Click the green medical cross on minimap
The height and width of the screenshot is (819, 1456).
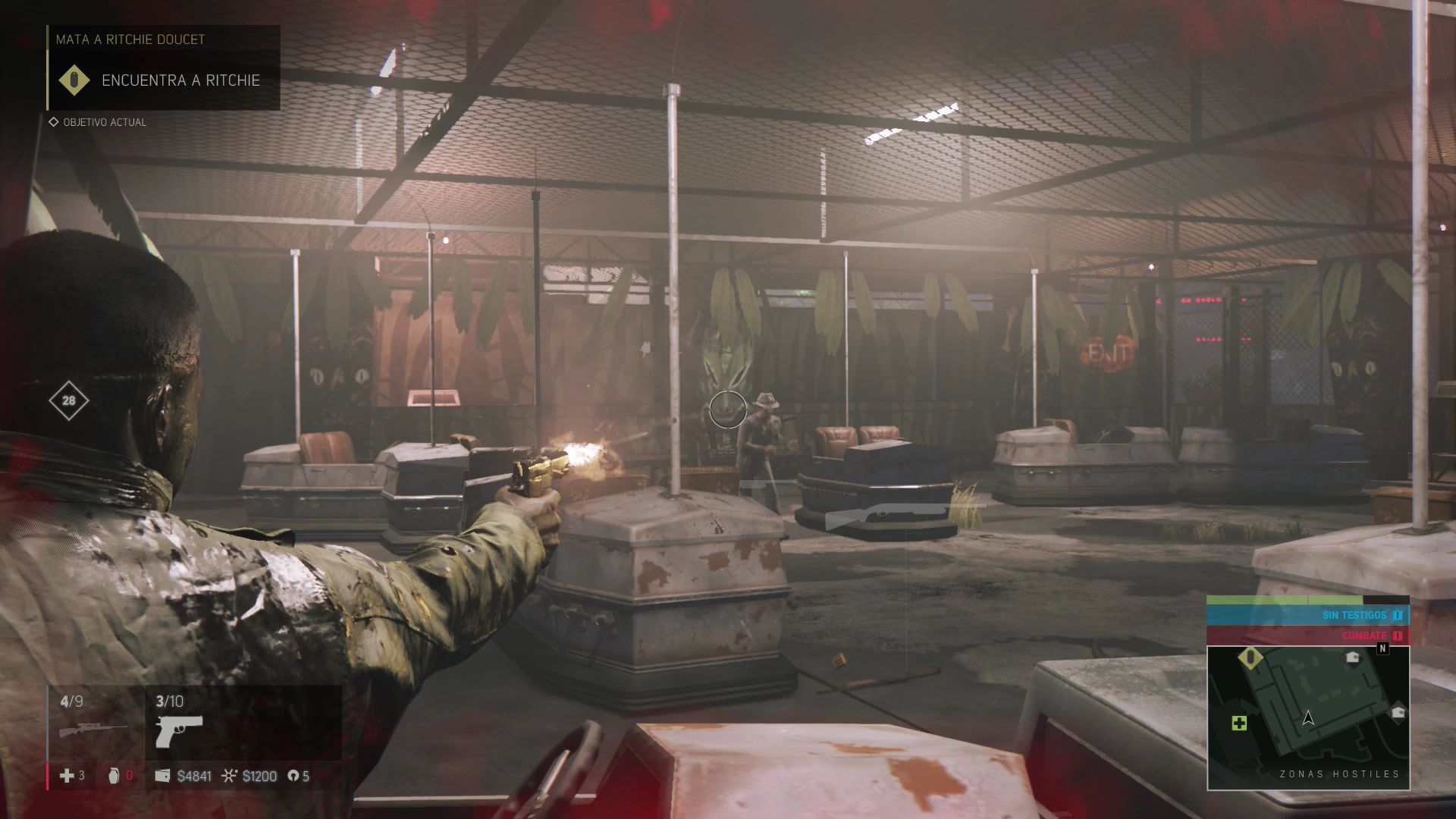[x=1238, y=723]
